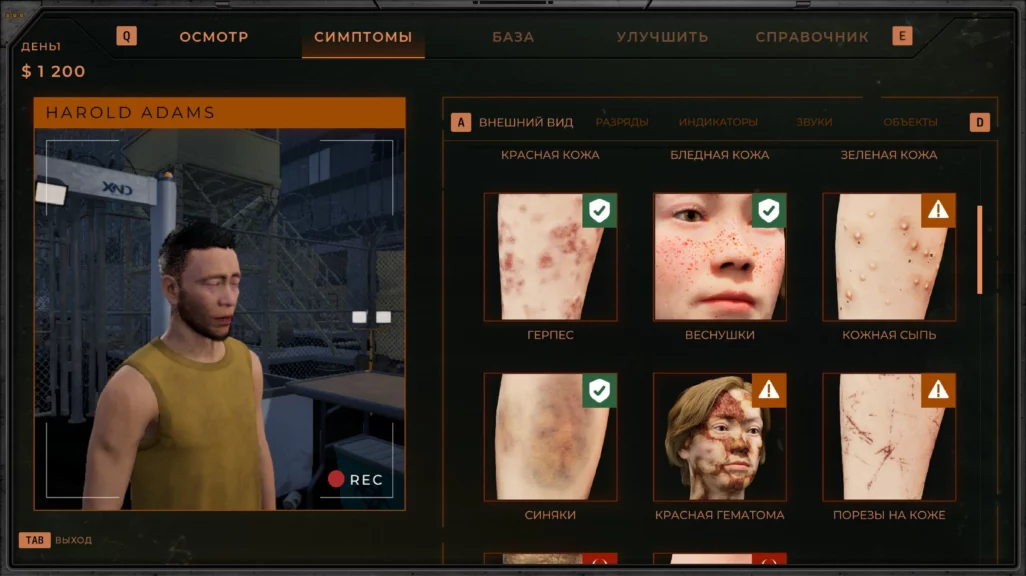Click the symptom list scrollbar
This screenshot has width=1026, height=576.
tap(979, 250)
